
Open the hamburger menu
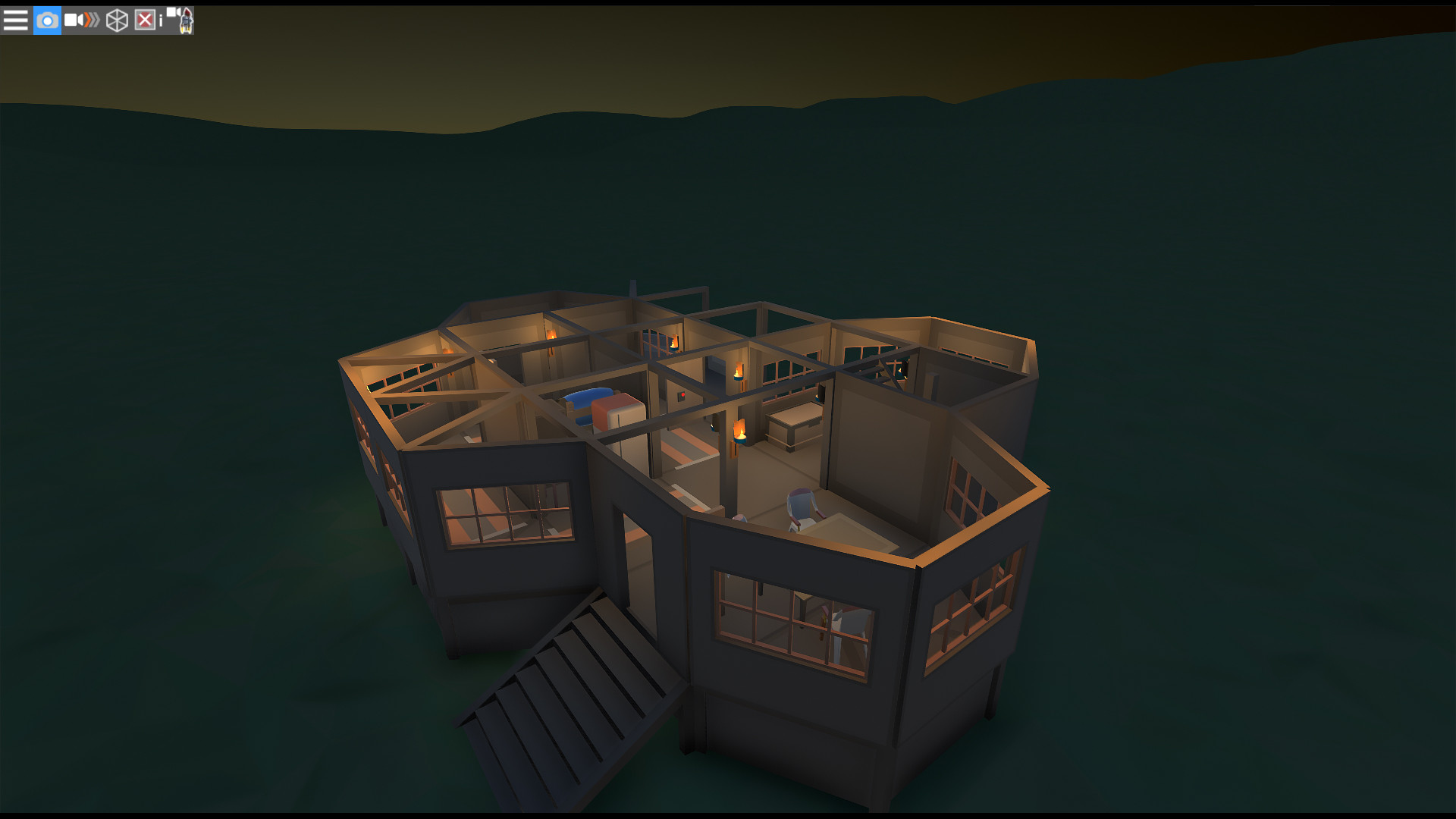pos(15,20)
